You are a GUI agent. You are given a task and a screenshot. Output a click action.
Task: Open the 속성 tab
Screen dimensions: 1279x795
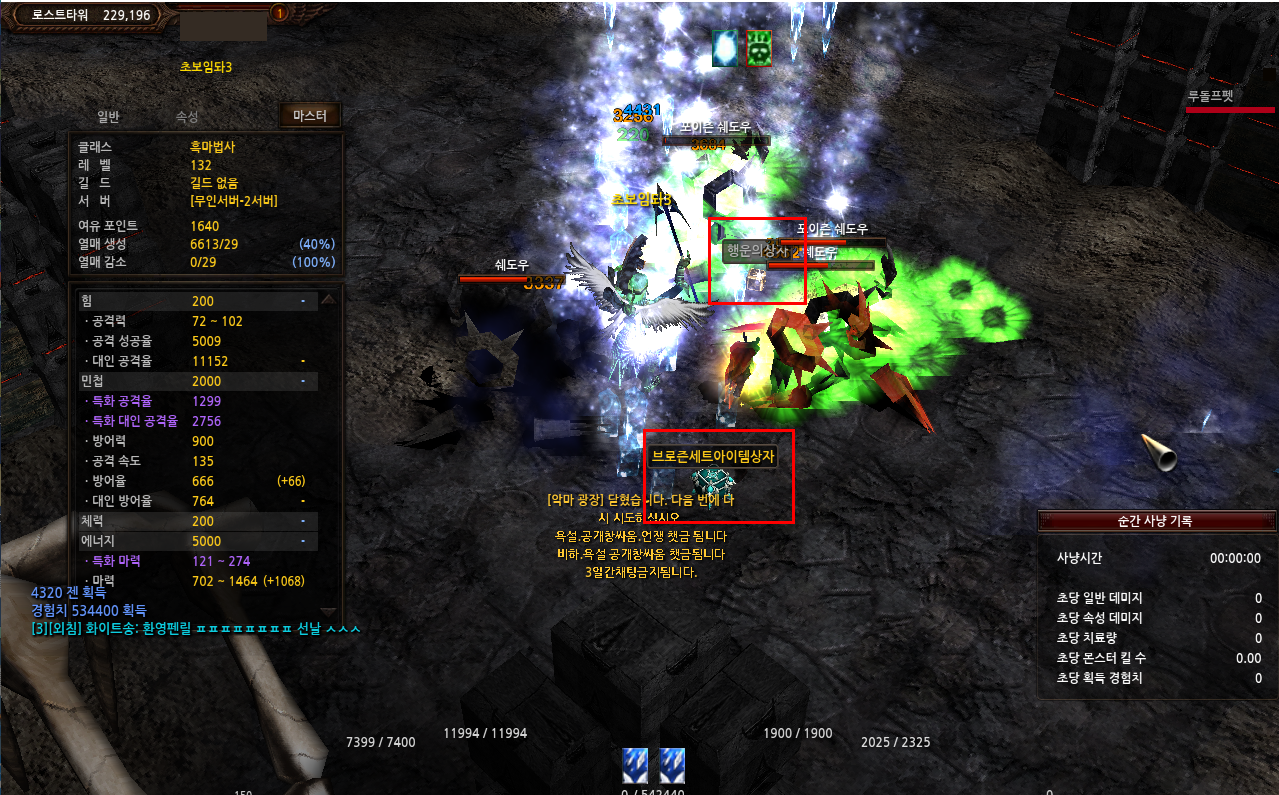click(x=187, y=117)
